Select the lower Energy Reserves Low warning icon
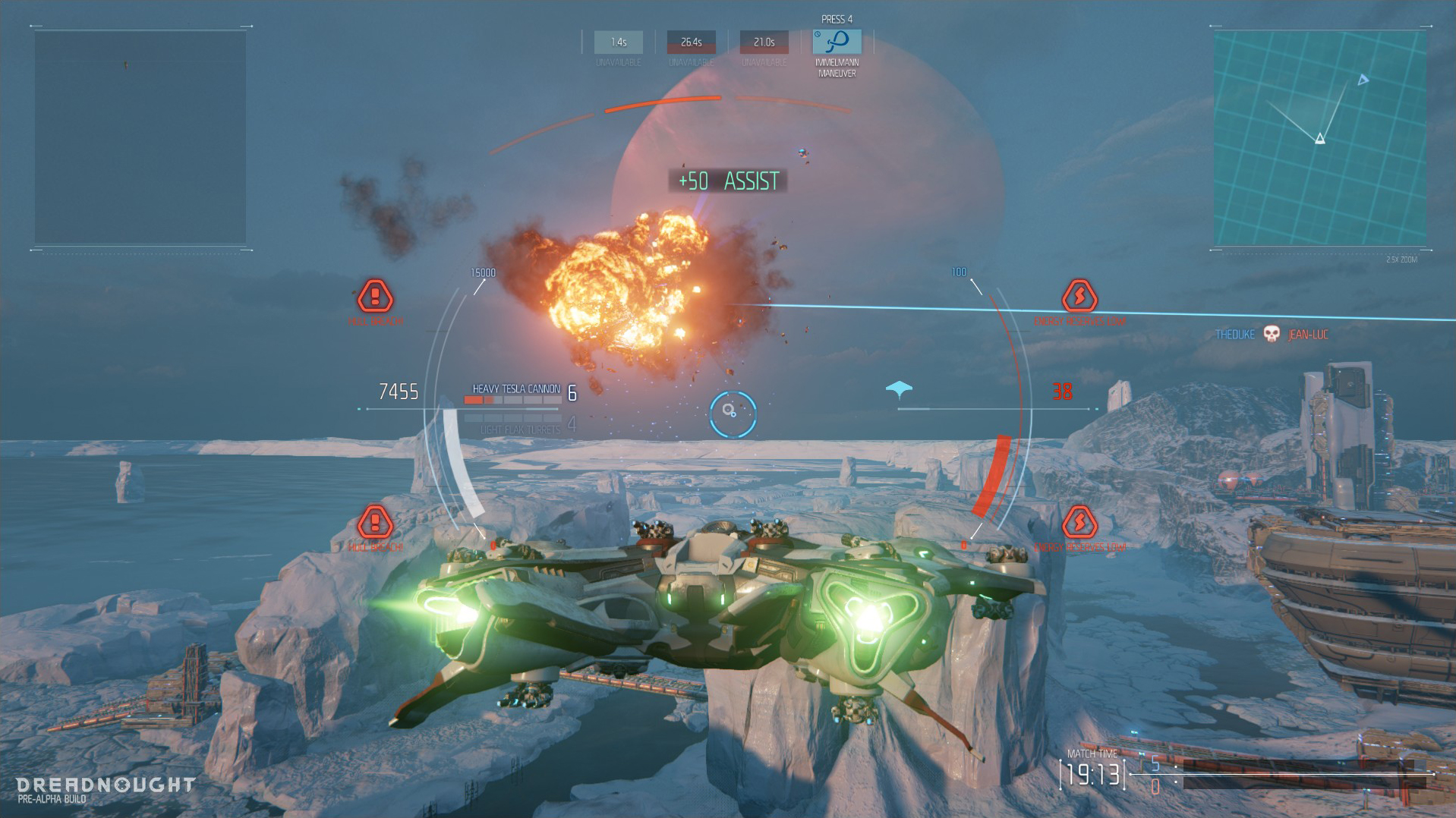1456x818 pixels. (x=1080, y=523)
